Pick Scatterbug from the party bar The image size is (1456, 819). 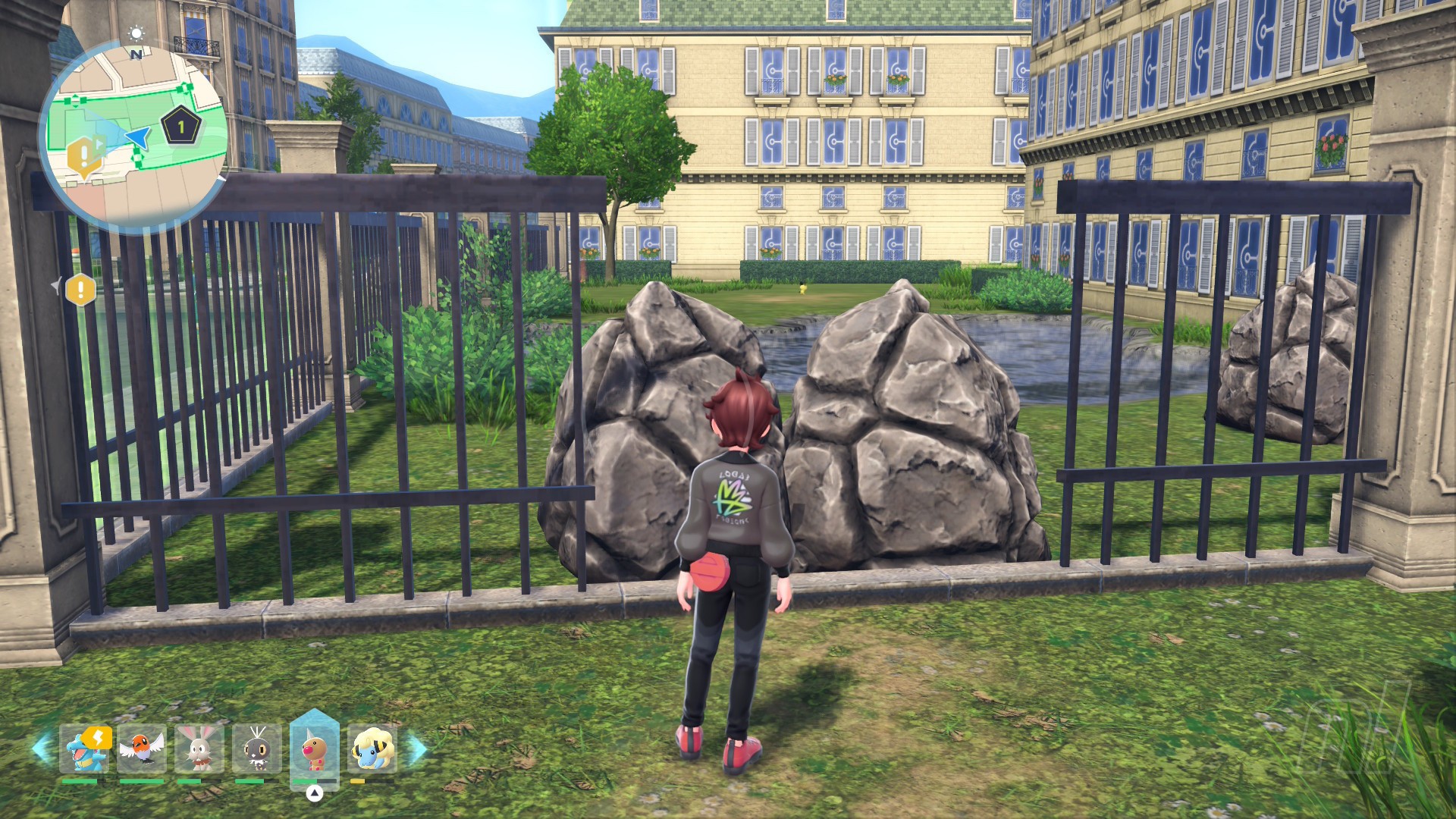pyautogui.click(x=256, y=748)
